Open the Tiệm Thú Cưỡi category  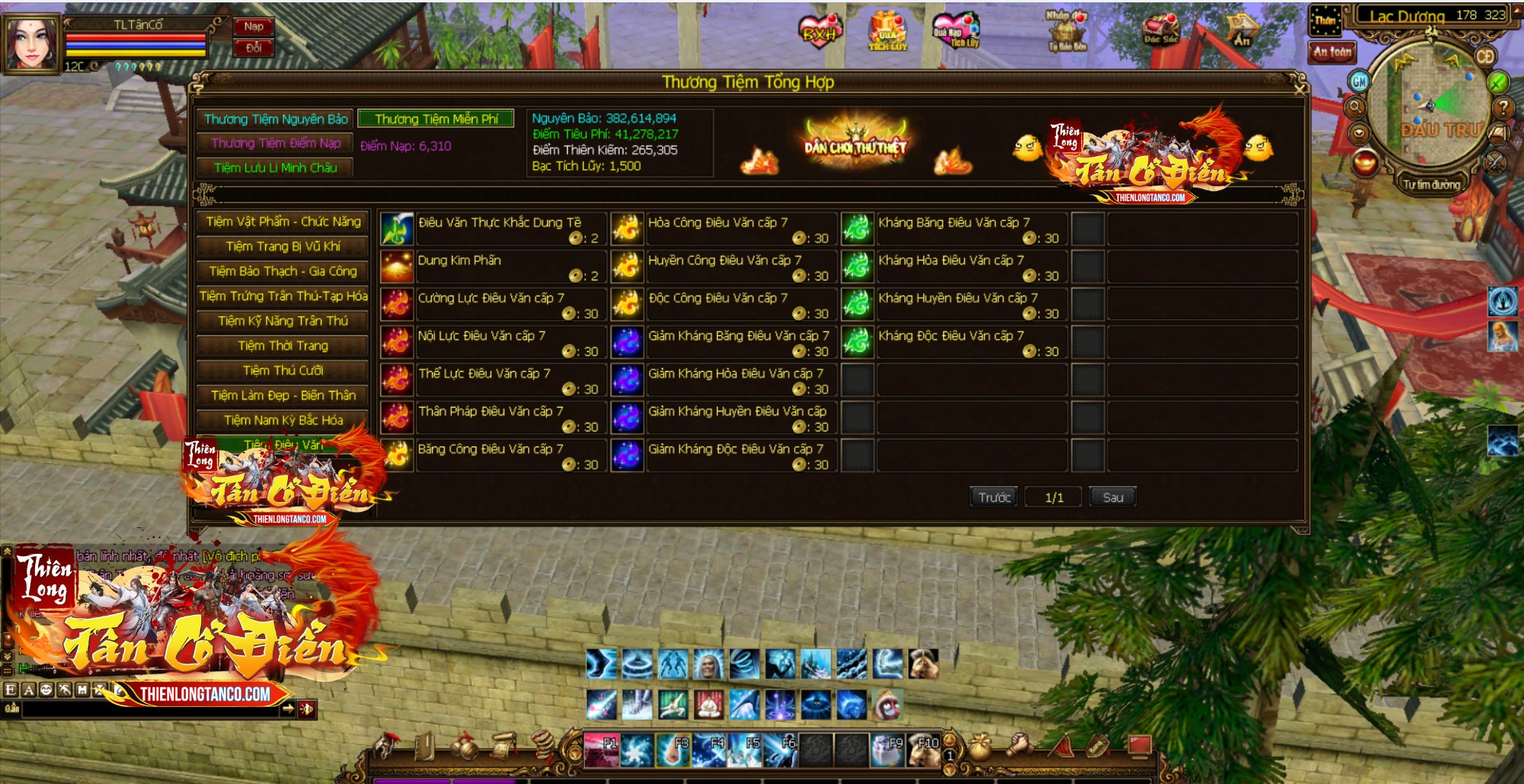coord(283,371)
